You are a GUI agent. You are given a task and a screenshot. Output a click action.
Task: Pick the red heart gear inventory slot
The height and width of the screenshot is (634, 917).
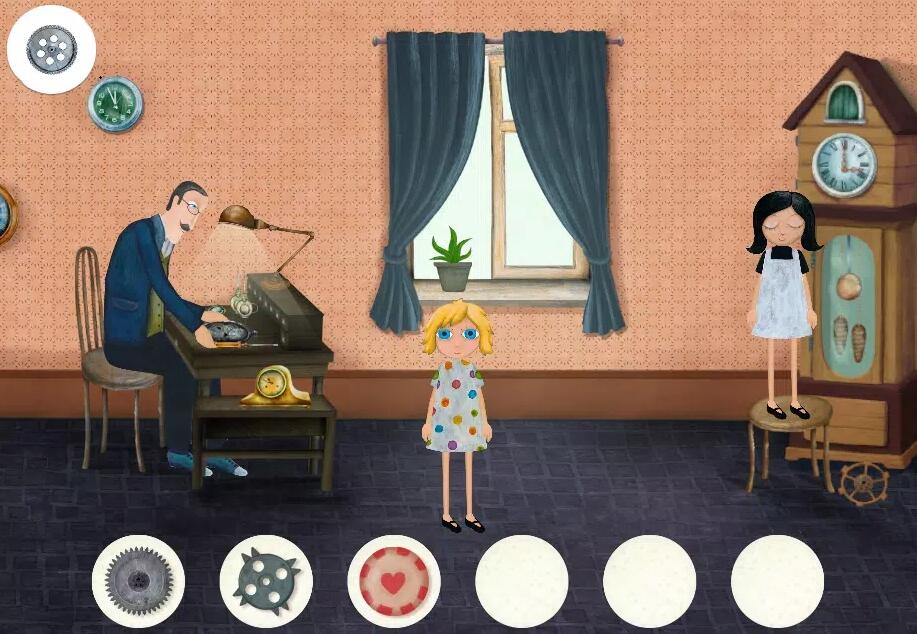394,581
